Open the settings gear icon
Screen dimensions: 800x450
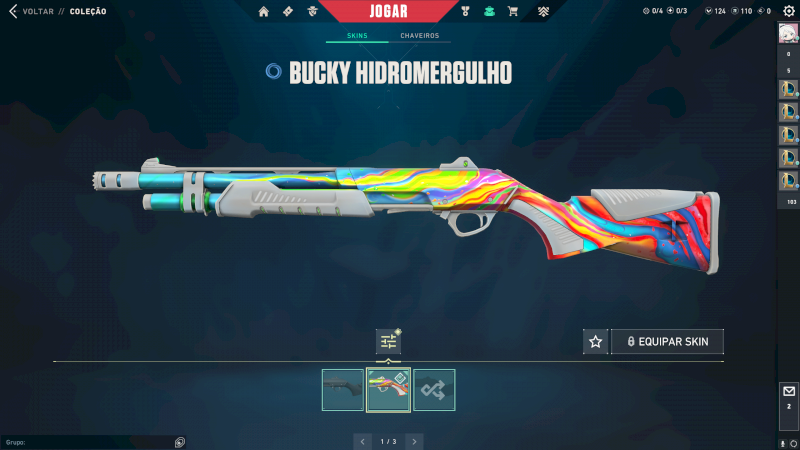coord(788,11)
